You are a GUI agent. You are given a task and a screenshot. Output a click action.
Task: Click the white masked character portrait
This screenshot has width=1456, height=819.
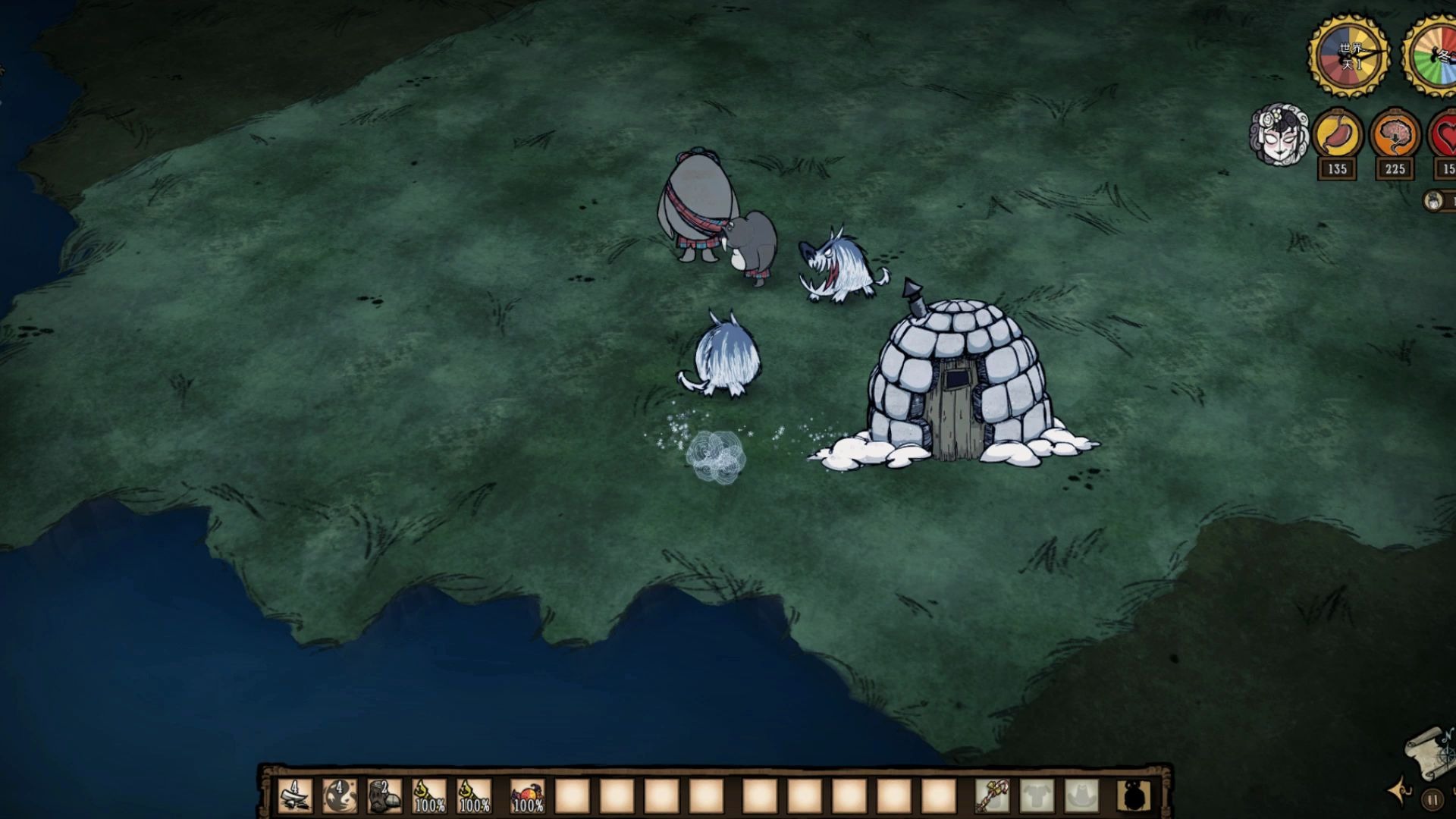[1279, 136]
